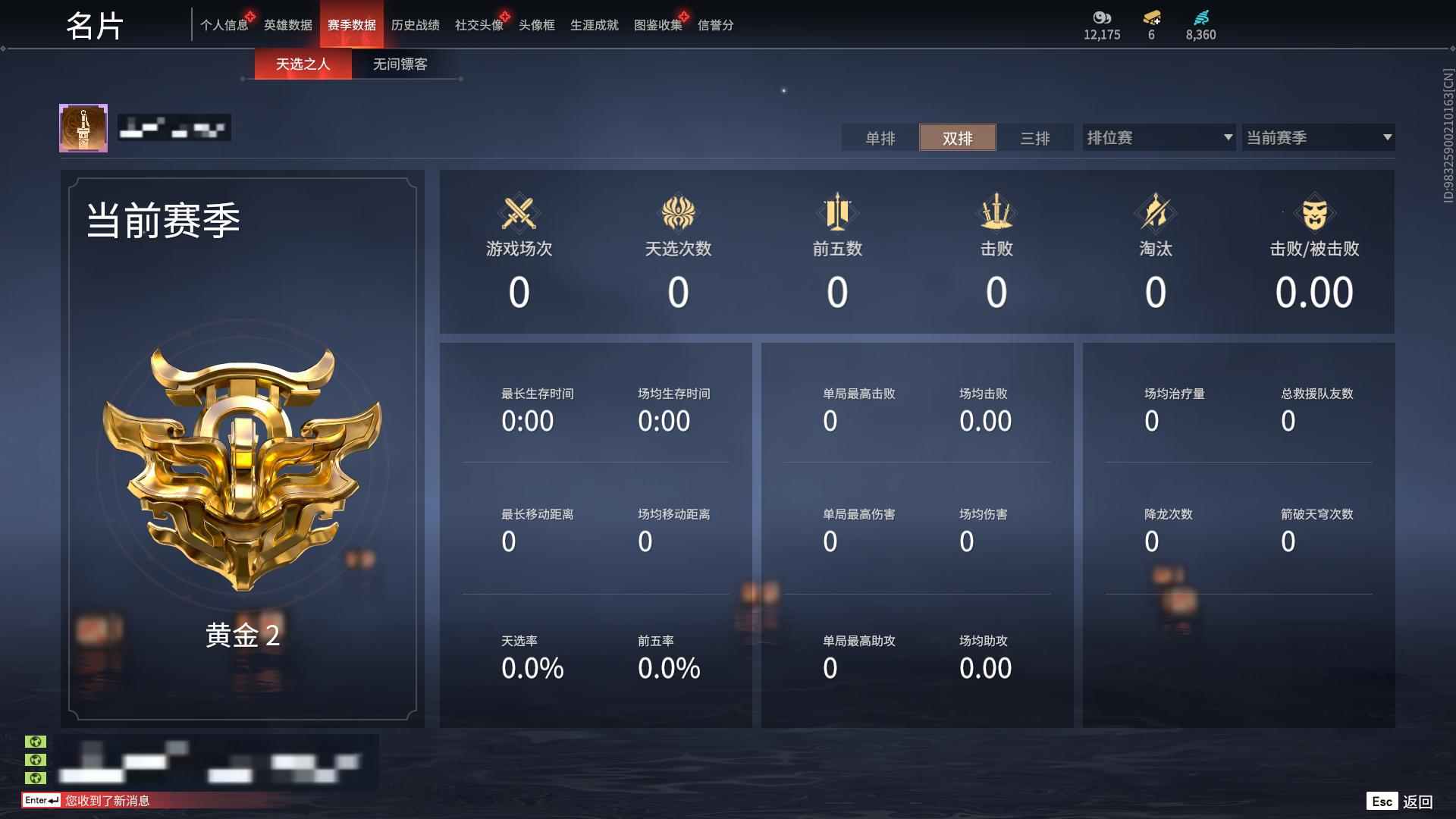Click the gold ingot currency icon showing 6
The width and height of the screenshot is (1456, 819).
1153,18
